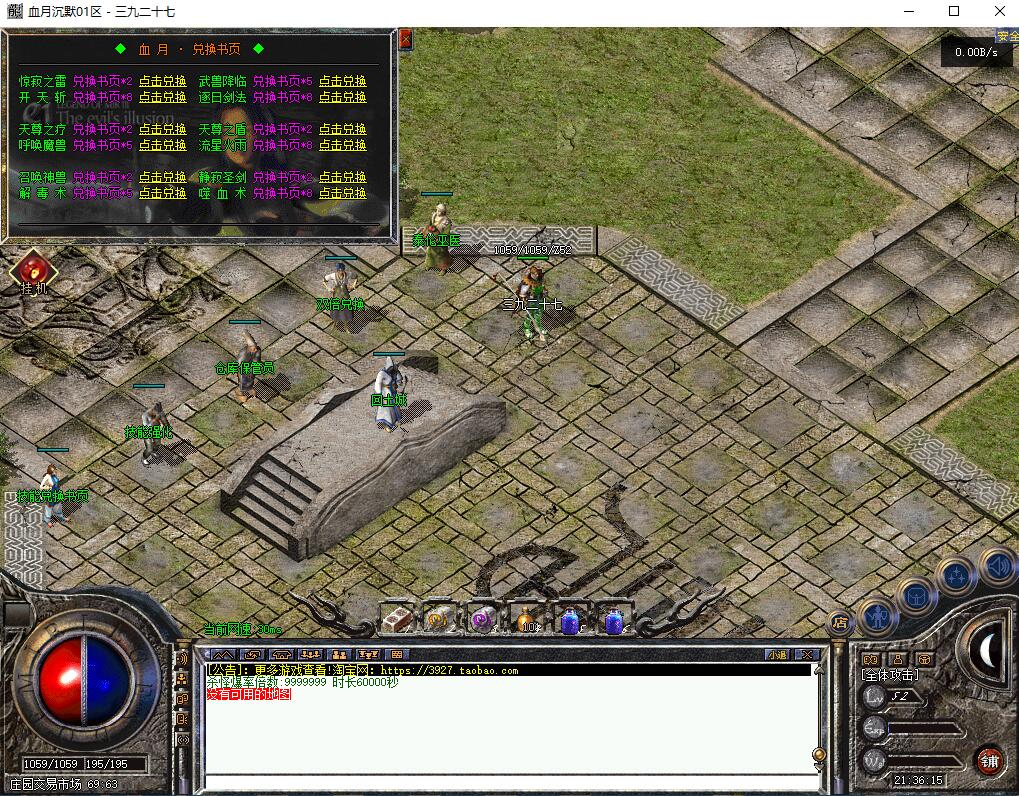The image size is (1019, 796).
Task: Select the purple swirl scroll hotbar slot
Action: pos(484,620)
